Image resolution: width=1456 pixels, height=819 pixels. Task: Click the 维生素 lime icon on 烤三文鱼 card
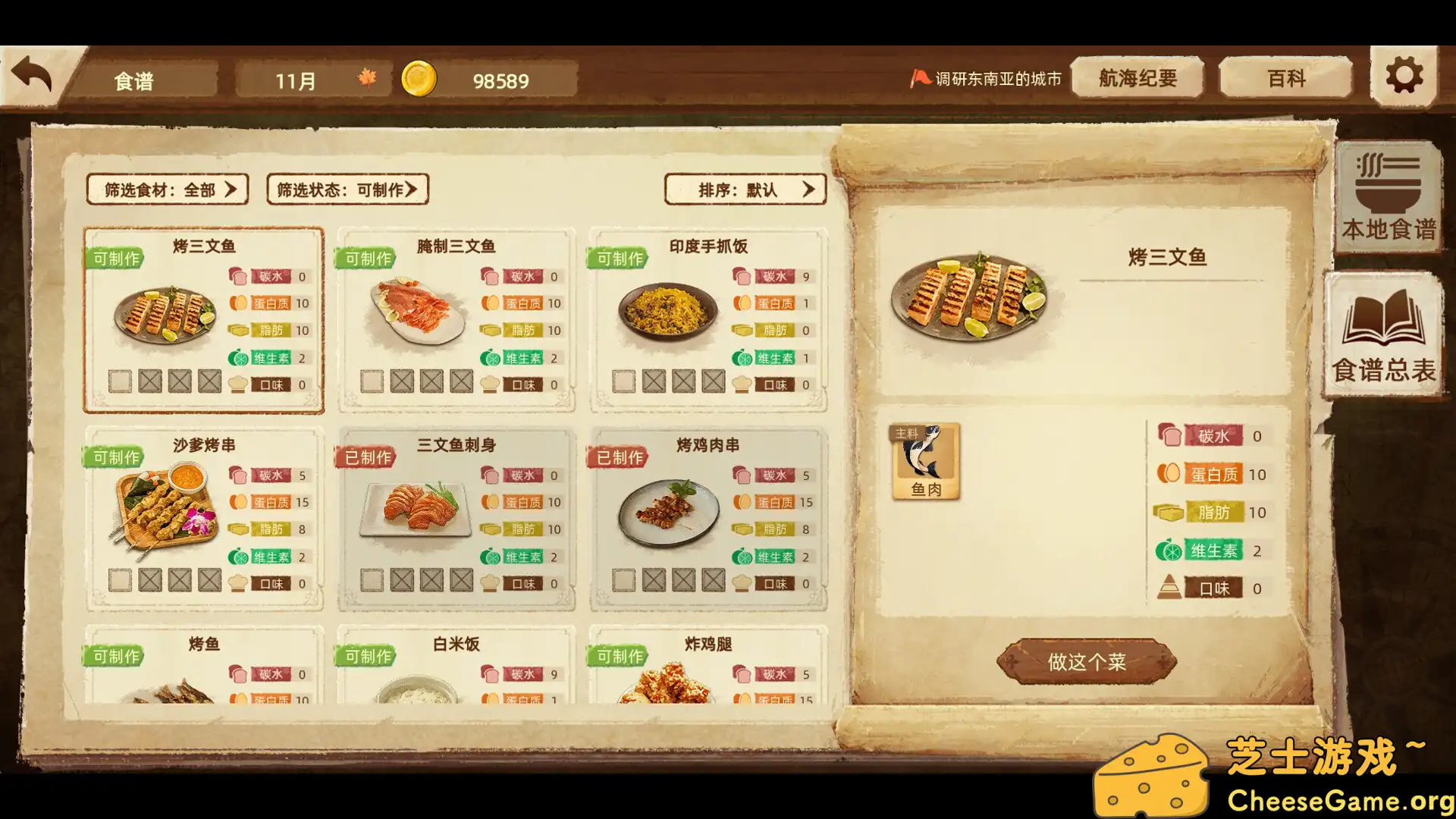point(240,357)
